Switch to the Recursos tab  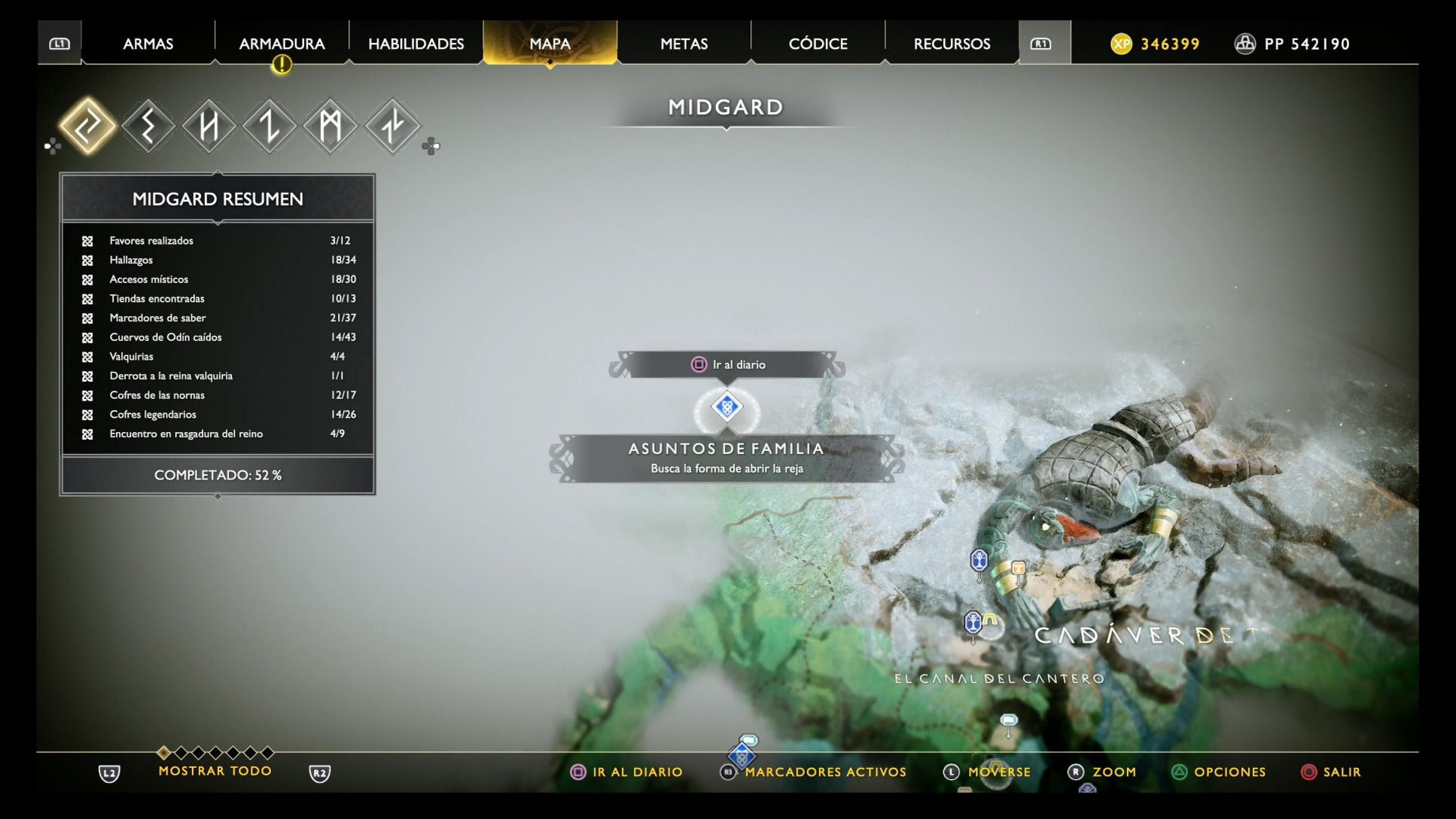pyautogui.click(x=952, y=44)
